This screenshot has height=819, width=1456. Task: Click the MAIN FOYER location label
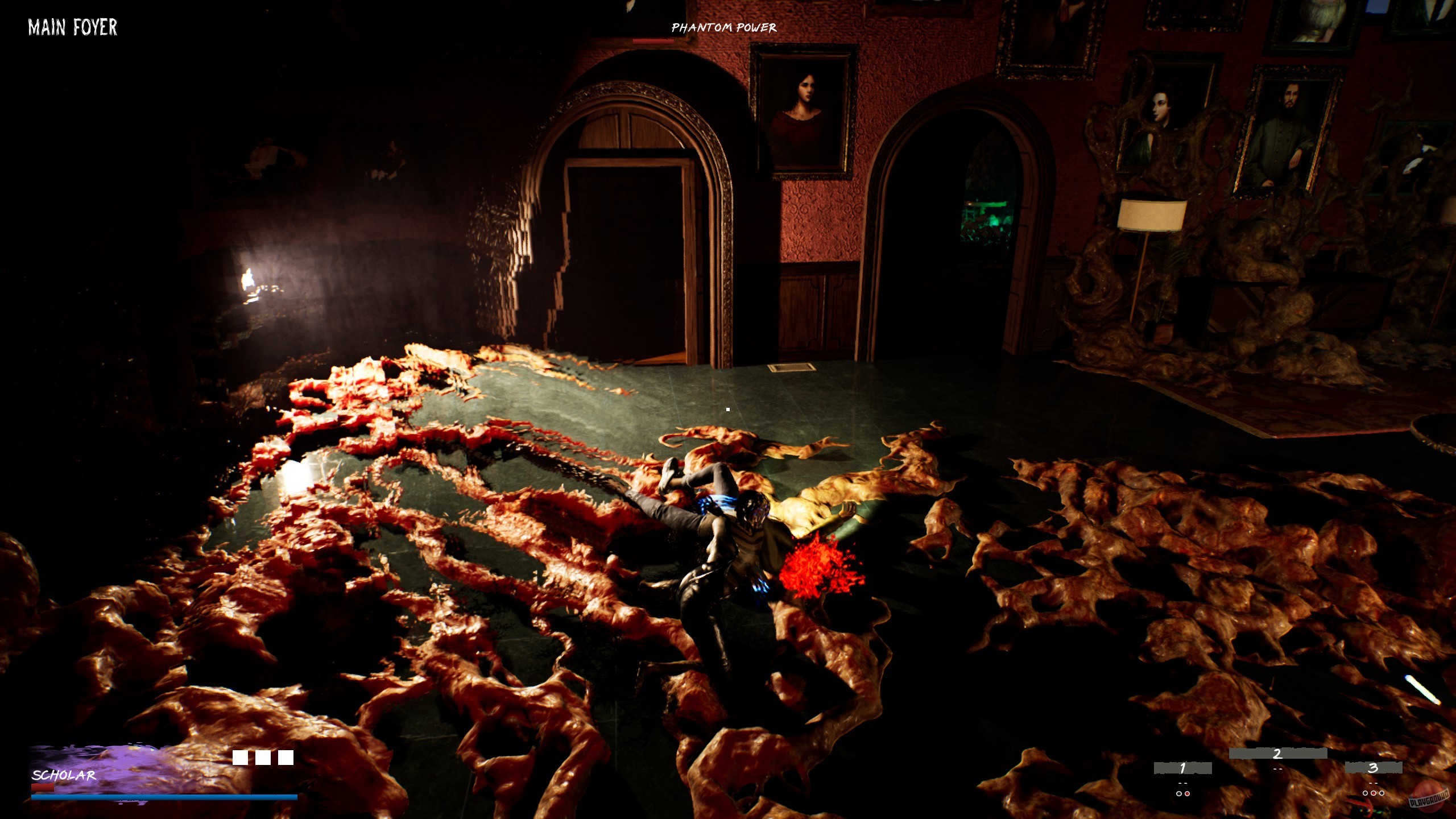point(72,27)
